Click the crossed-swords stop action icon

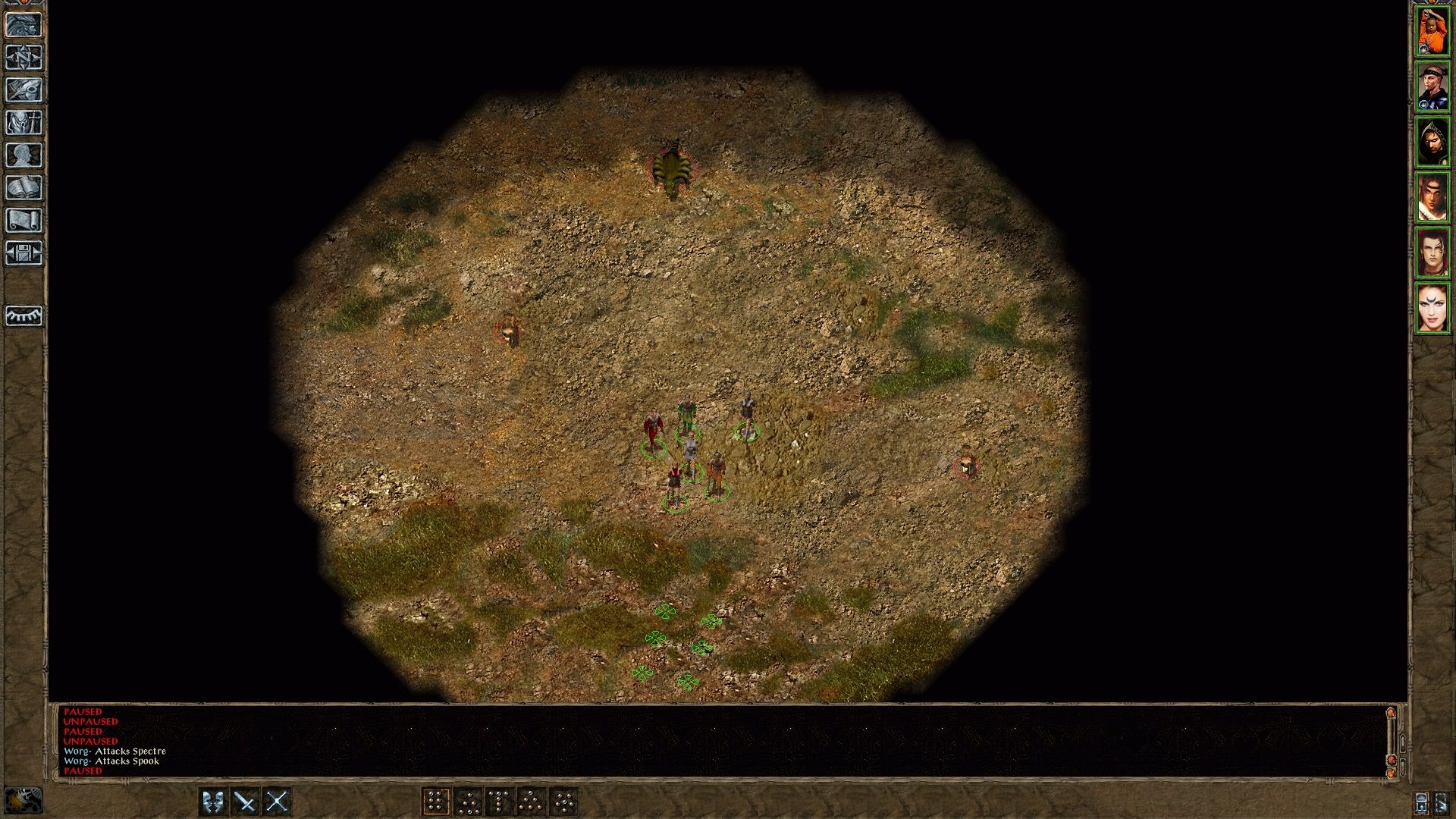coord(278,801)
